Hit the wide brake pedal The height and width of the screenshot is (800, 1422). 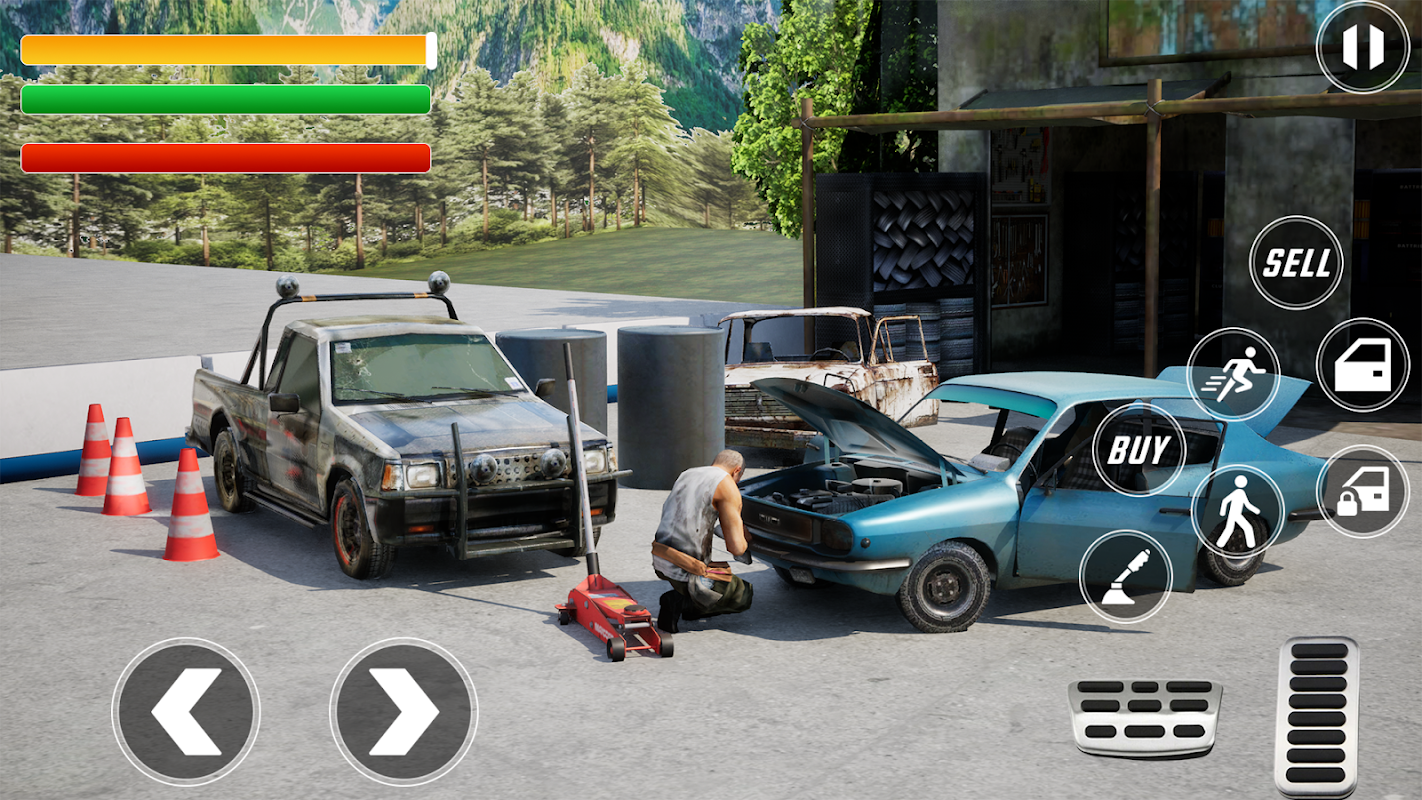(1144, 715)
